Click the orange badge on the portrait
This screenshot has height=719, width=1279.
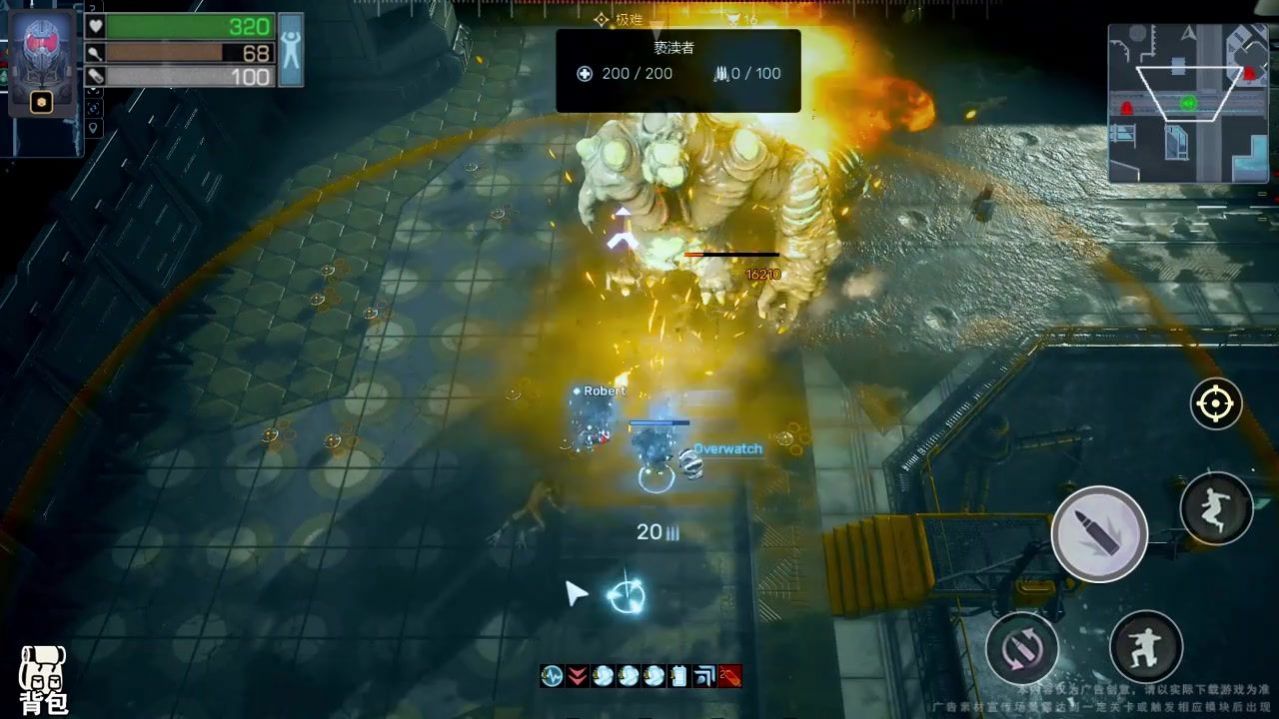(x=41, y=102)
